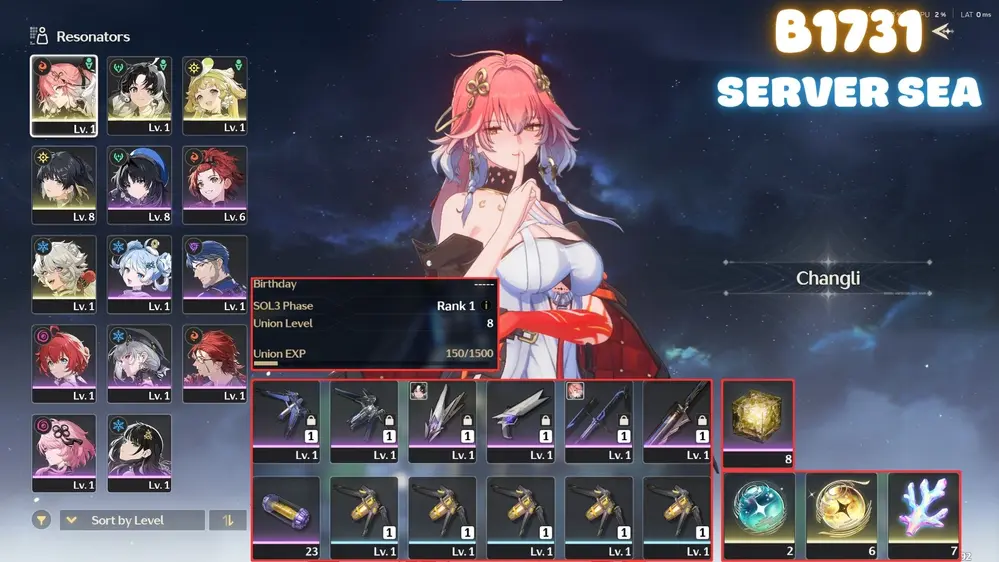
Task: Select Mortefi's portrait with glasses
Action: [214, 363]
